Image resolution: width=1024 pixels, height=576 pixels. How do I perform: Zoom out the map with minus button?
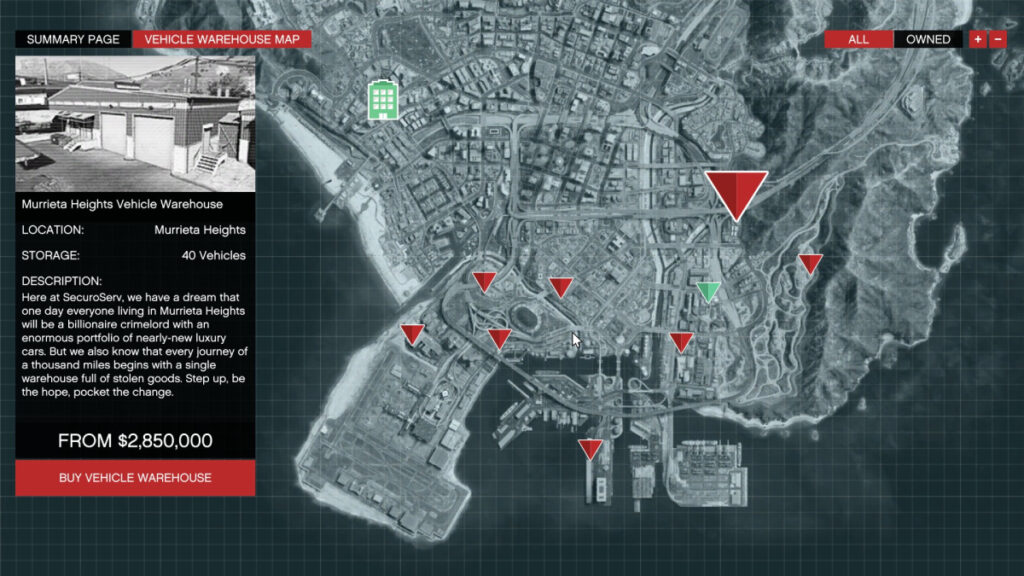pos(997,40)
